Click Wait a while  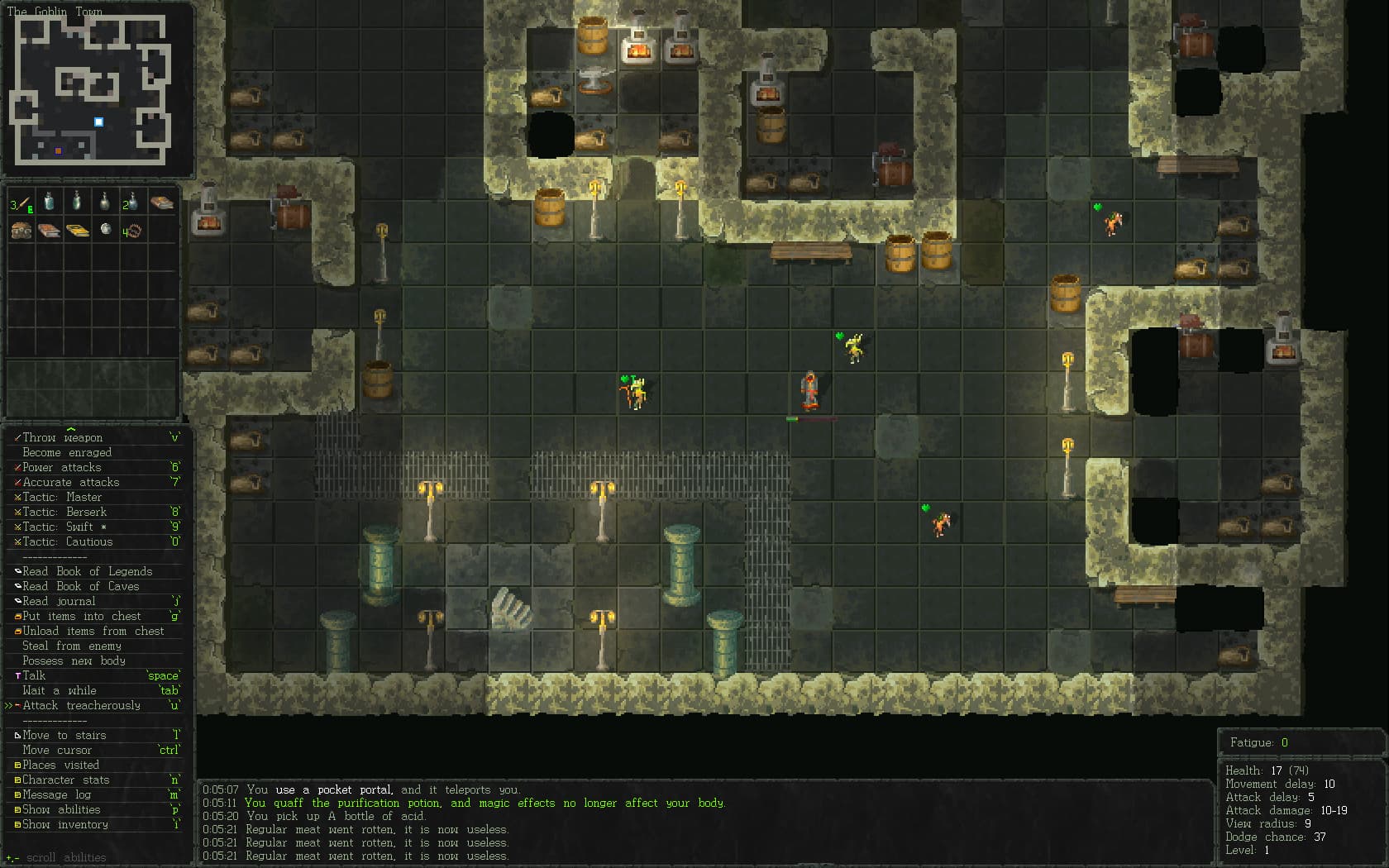(x=60, y=690)
